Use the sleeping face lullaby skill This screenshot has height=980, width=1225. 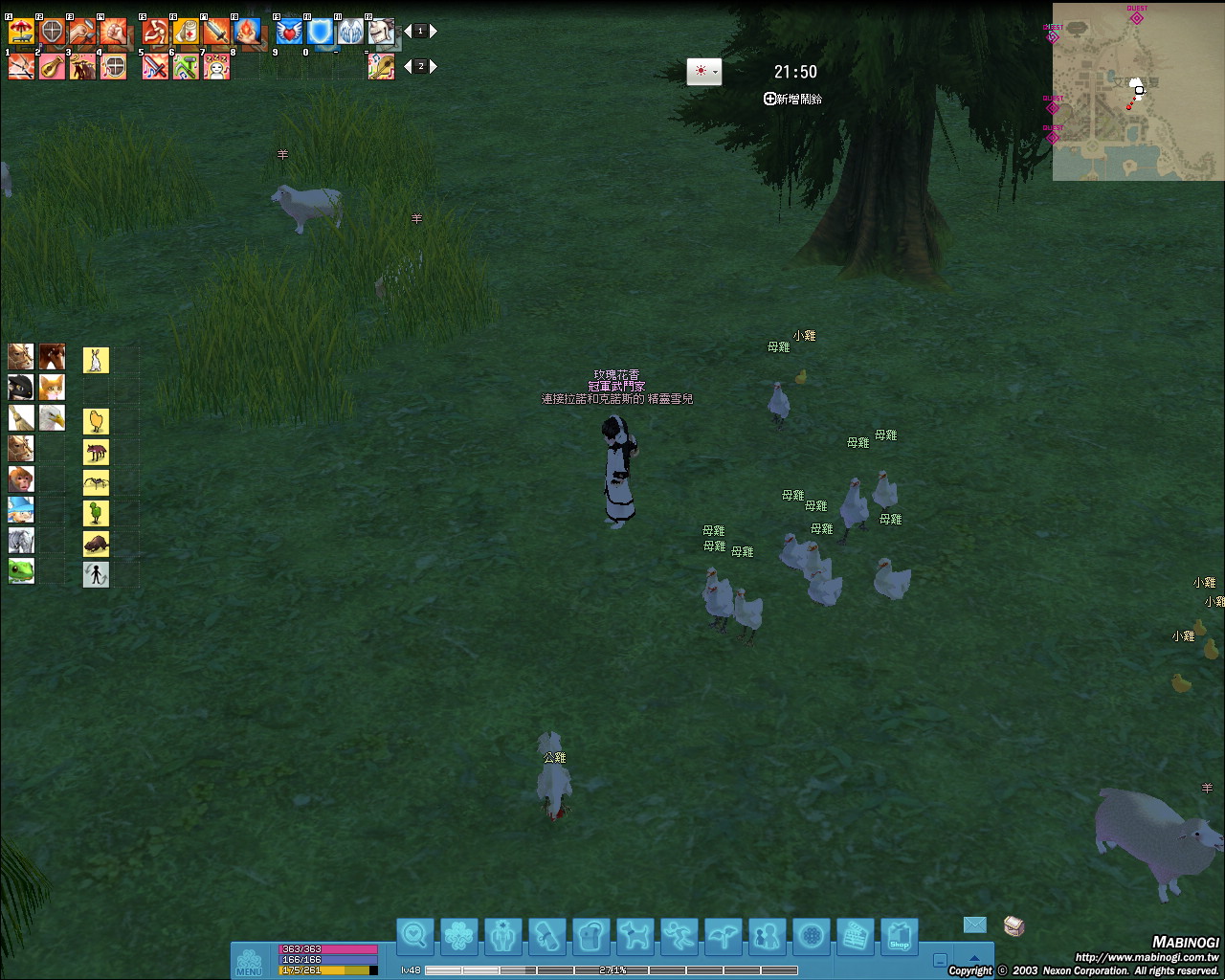(216, 66)
